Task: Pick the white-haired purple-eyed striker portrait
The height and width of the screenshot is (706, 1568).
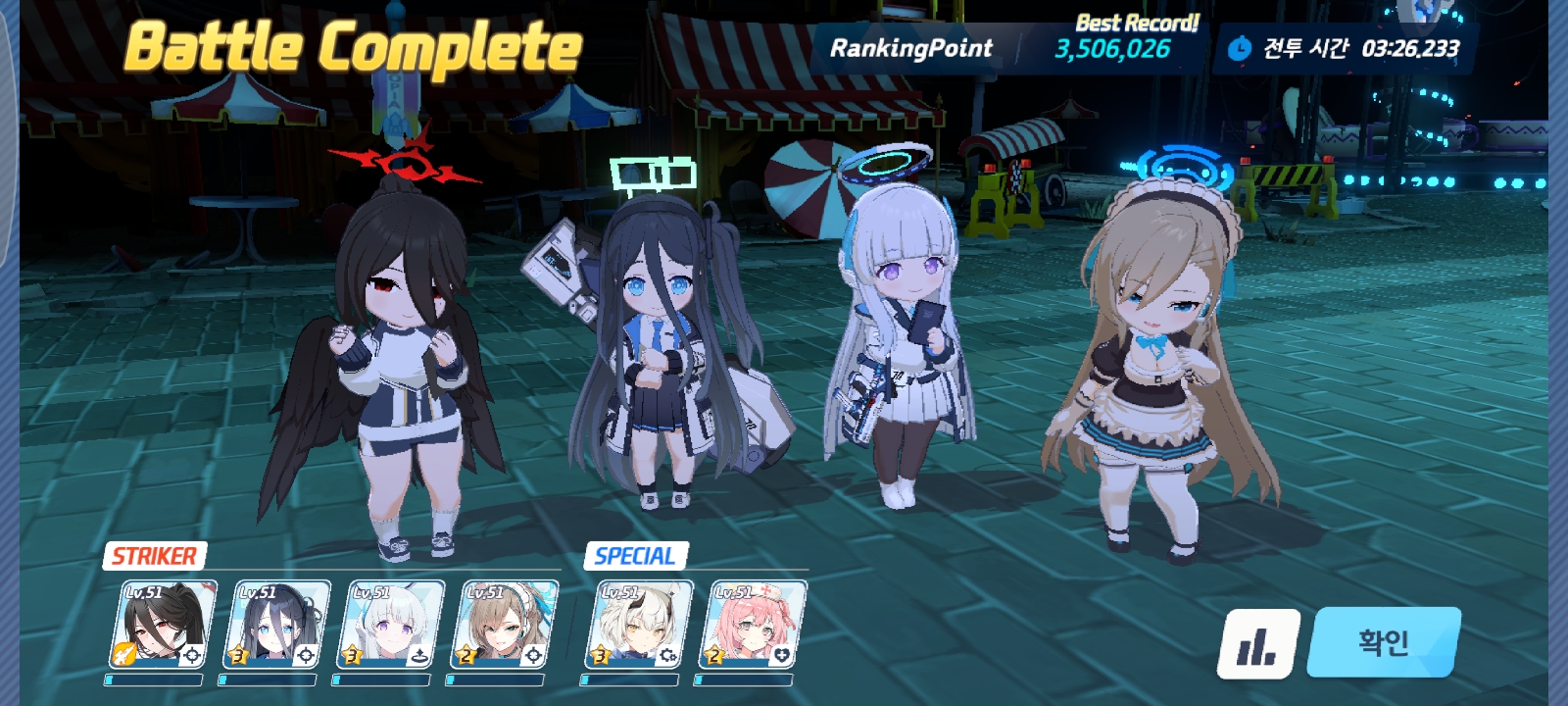Action: (390, 625)
